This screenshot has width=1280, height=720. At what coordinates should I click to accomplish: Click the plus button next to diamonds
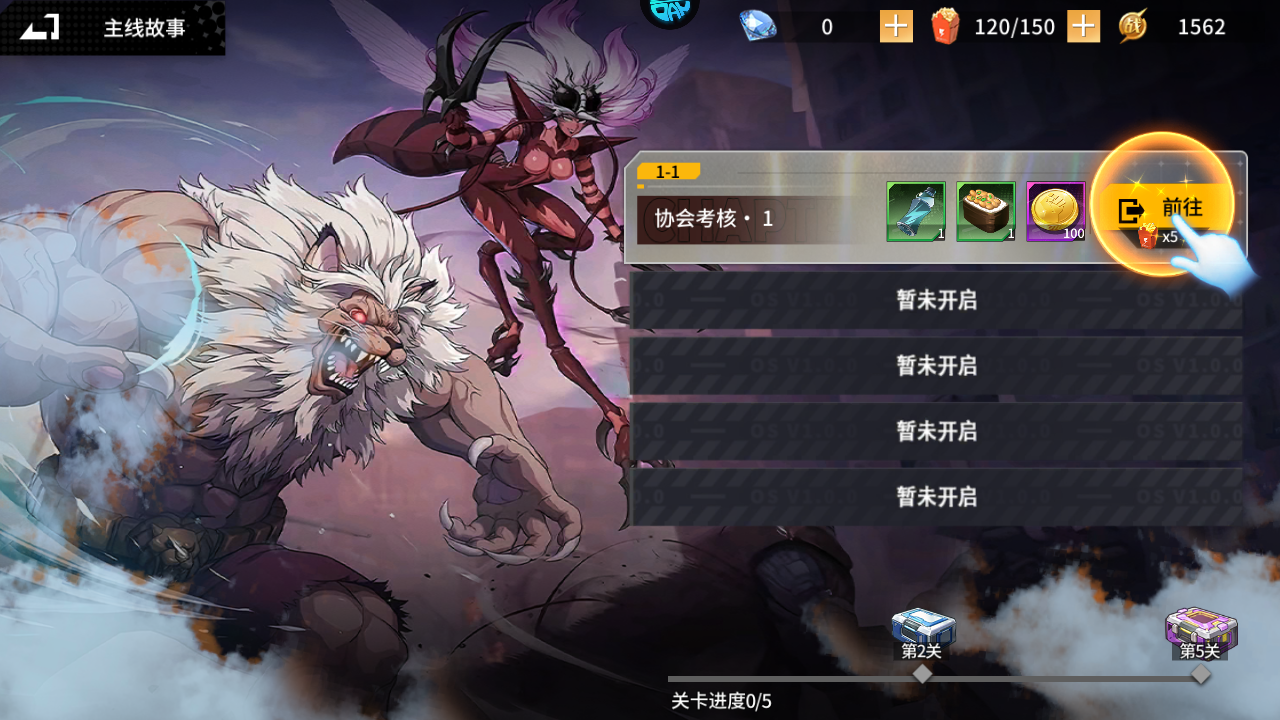coord(895,26)
